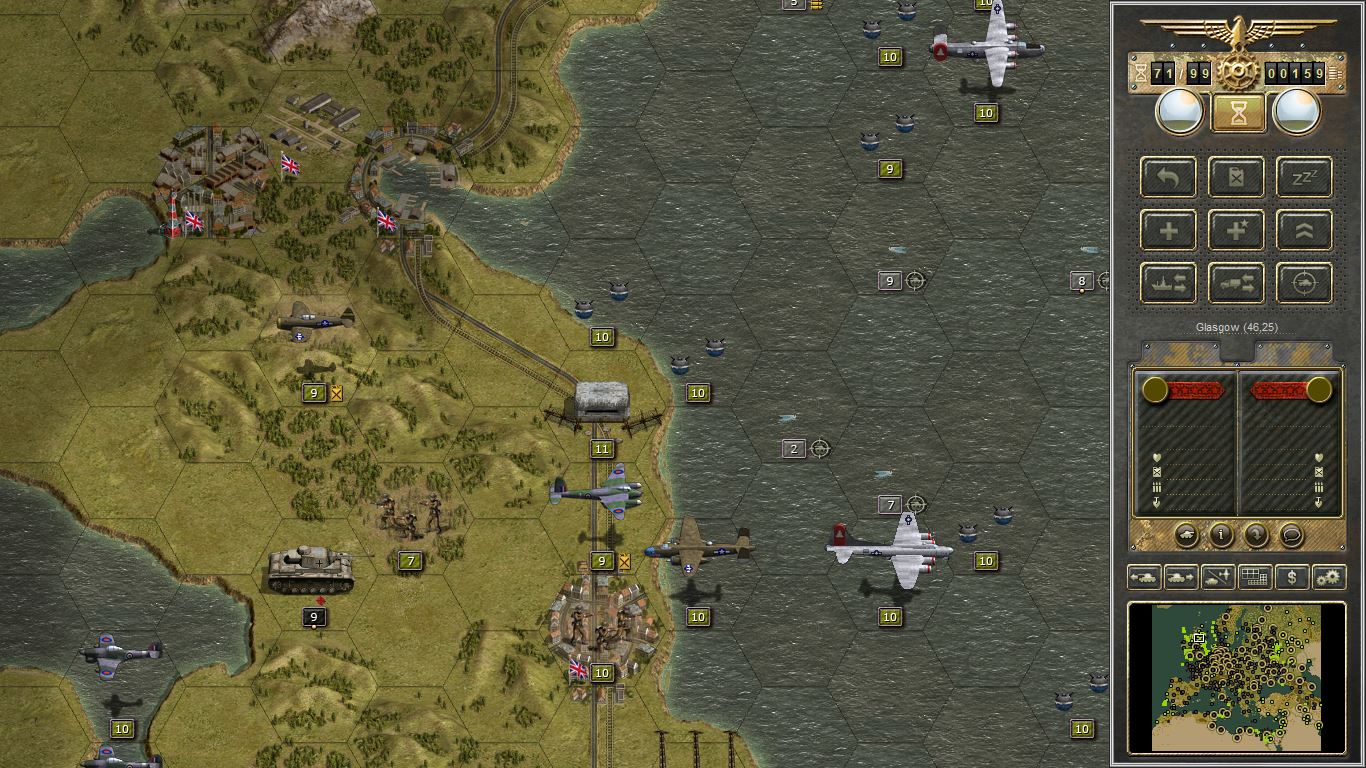Viewport: 1366px width, 768px height.
Task: End the turn with the hourglass button
Action: 1238,112
